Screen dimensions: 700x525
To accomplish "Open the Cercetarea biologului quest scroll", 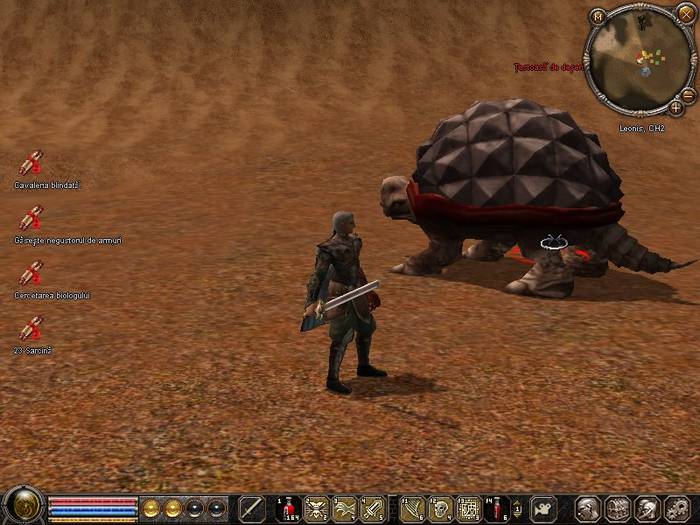I will pyautogui.click(x=31, y=273).
